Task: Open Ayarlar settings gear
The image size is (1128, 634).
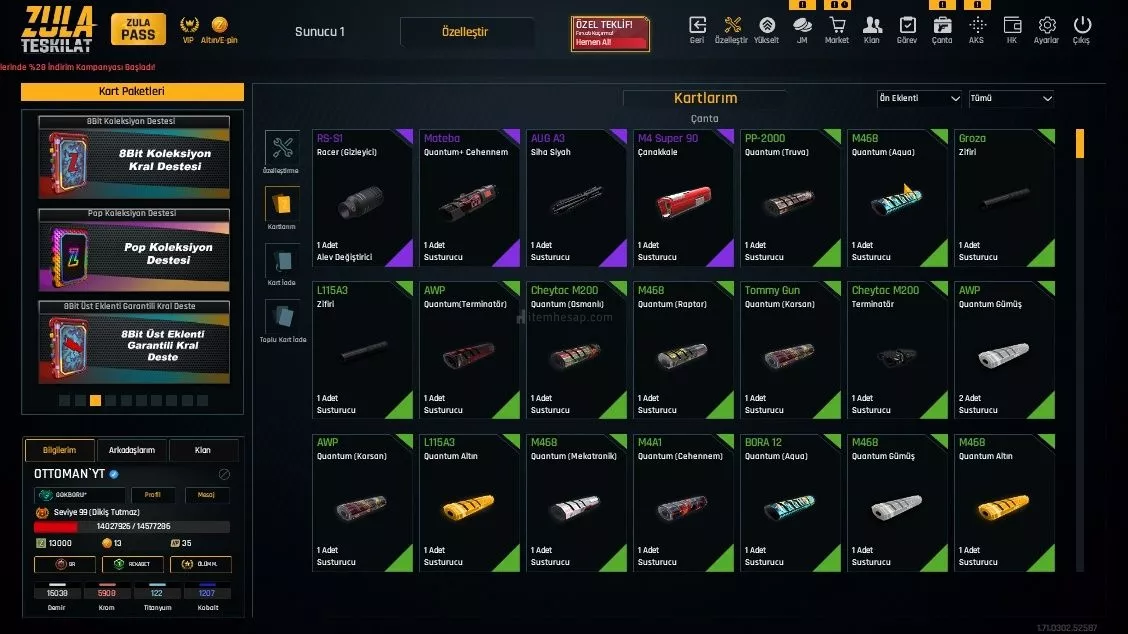Action: (x=1047, y=29)
